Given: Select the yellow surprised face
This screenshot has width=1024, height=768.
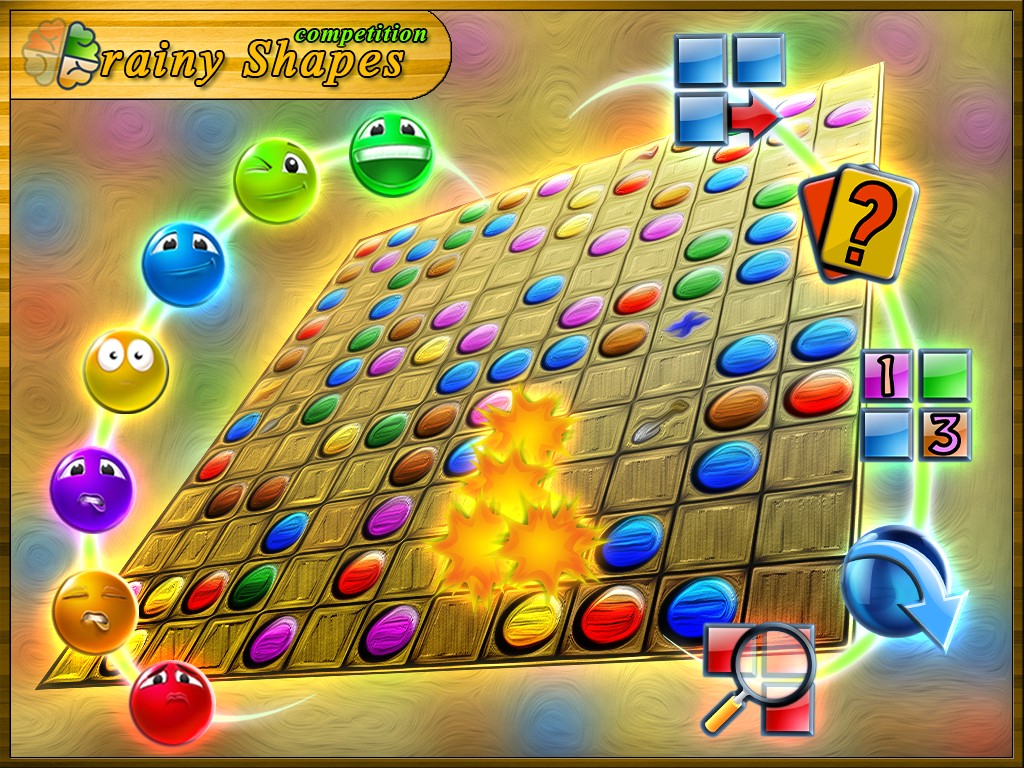Looking at the screenshot, I should 125,371.
